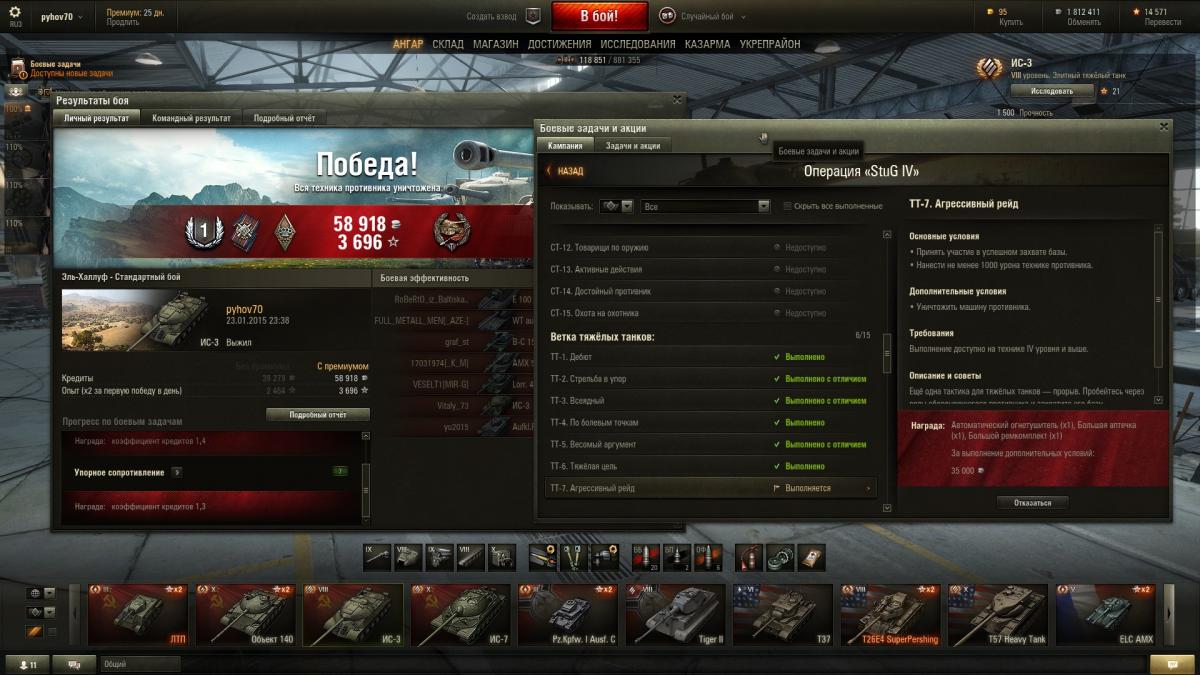This screenshot has height=675, width=1200.
Task: Switch to Командный результат tab
Action: click(191, 118)
